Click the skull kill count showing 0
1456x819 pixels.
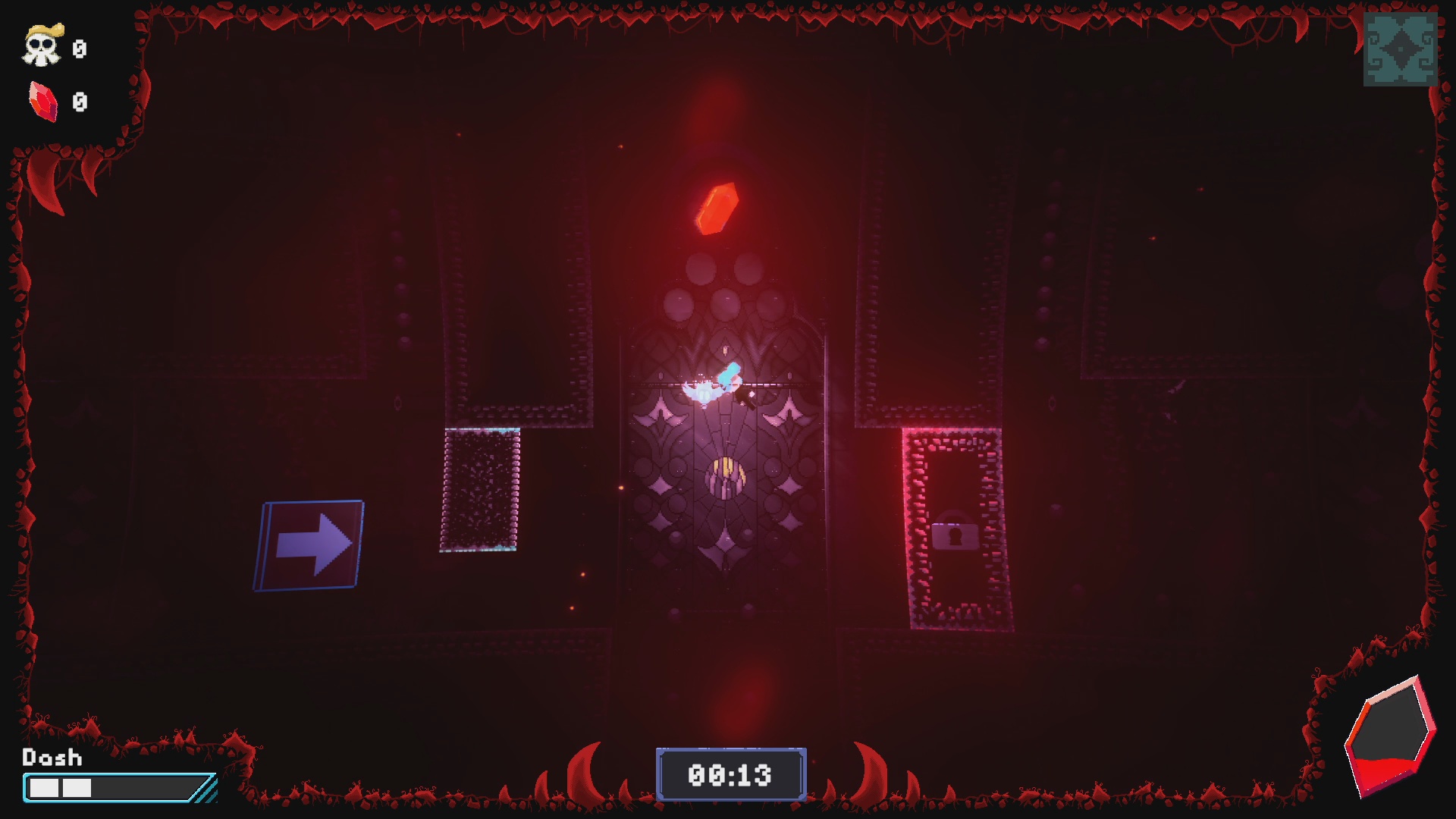(x=78, y=50)
